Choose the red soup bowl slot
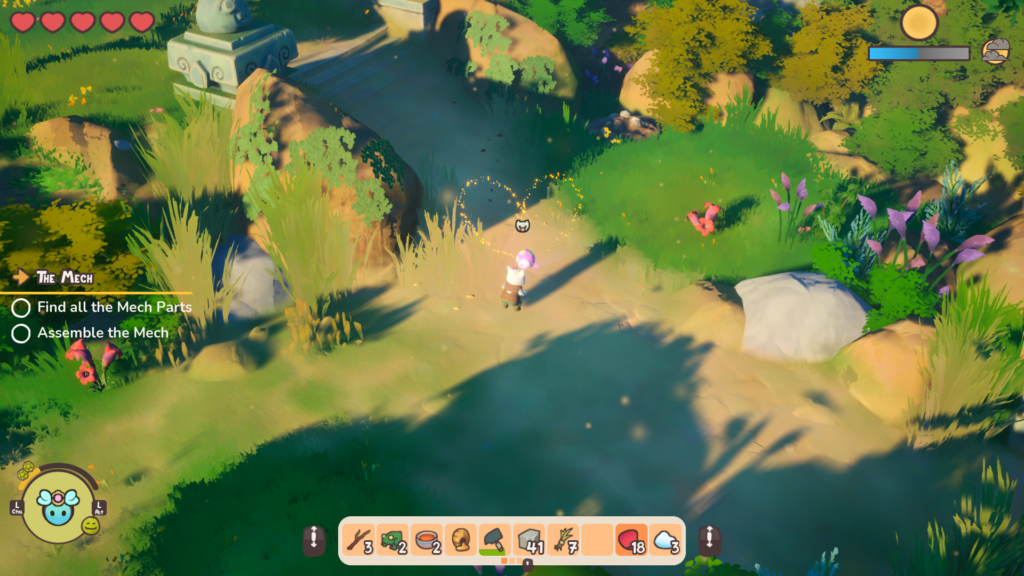 click(x=427, y=541)
